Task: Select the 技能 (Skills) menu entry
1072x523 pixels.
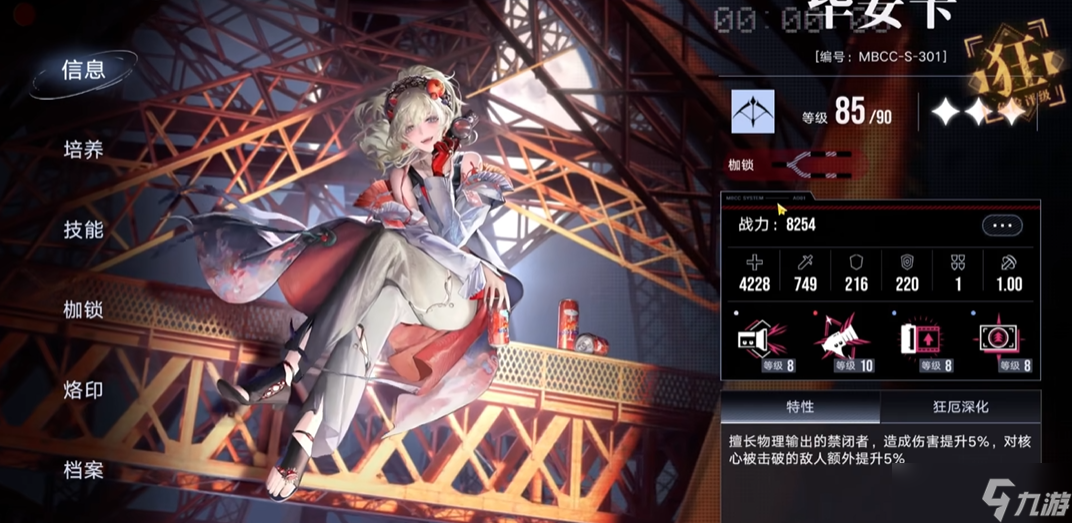Action: coord(83,230)
